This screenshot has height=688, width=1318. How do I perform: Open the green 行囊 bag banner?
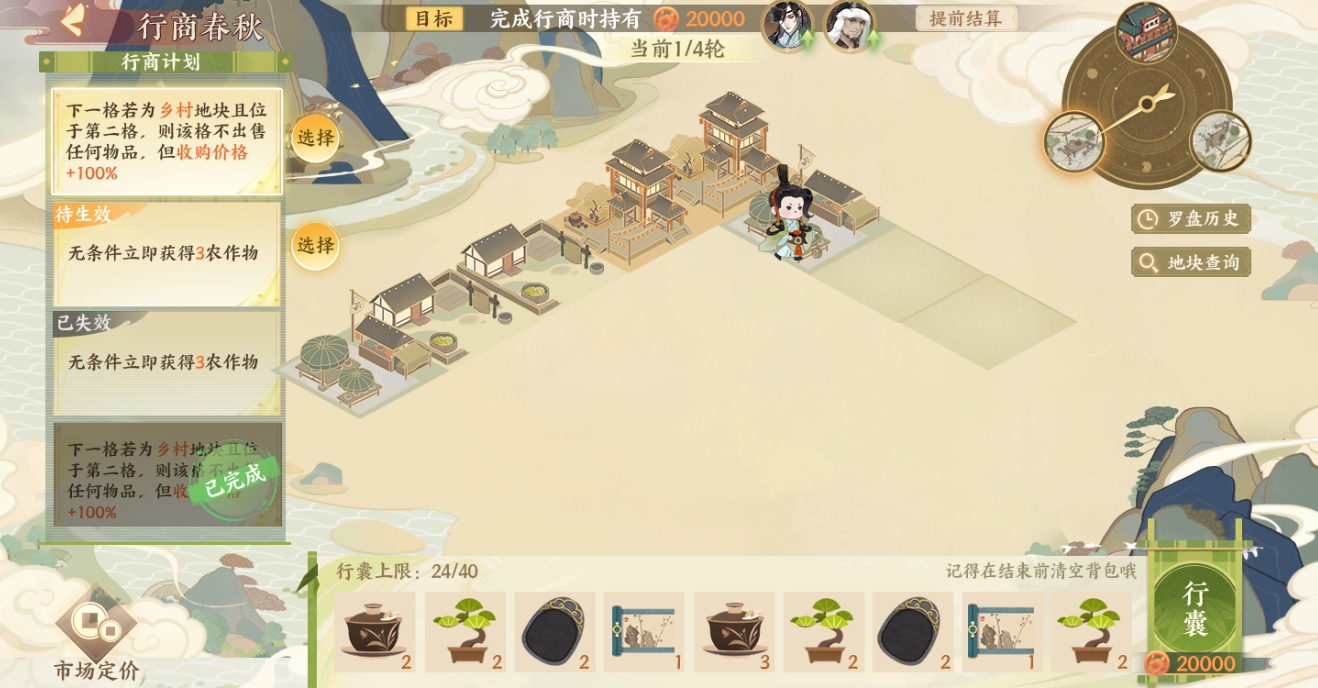1196,609
